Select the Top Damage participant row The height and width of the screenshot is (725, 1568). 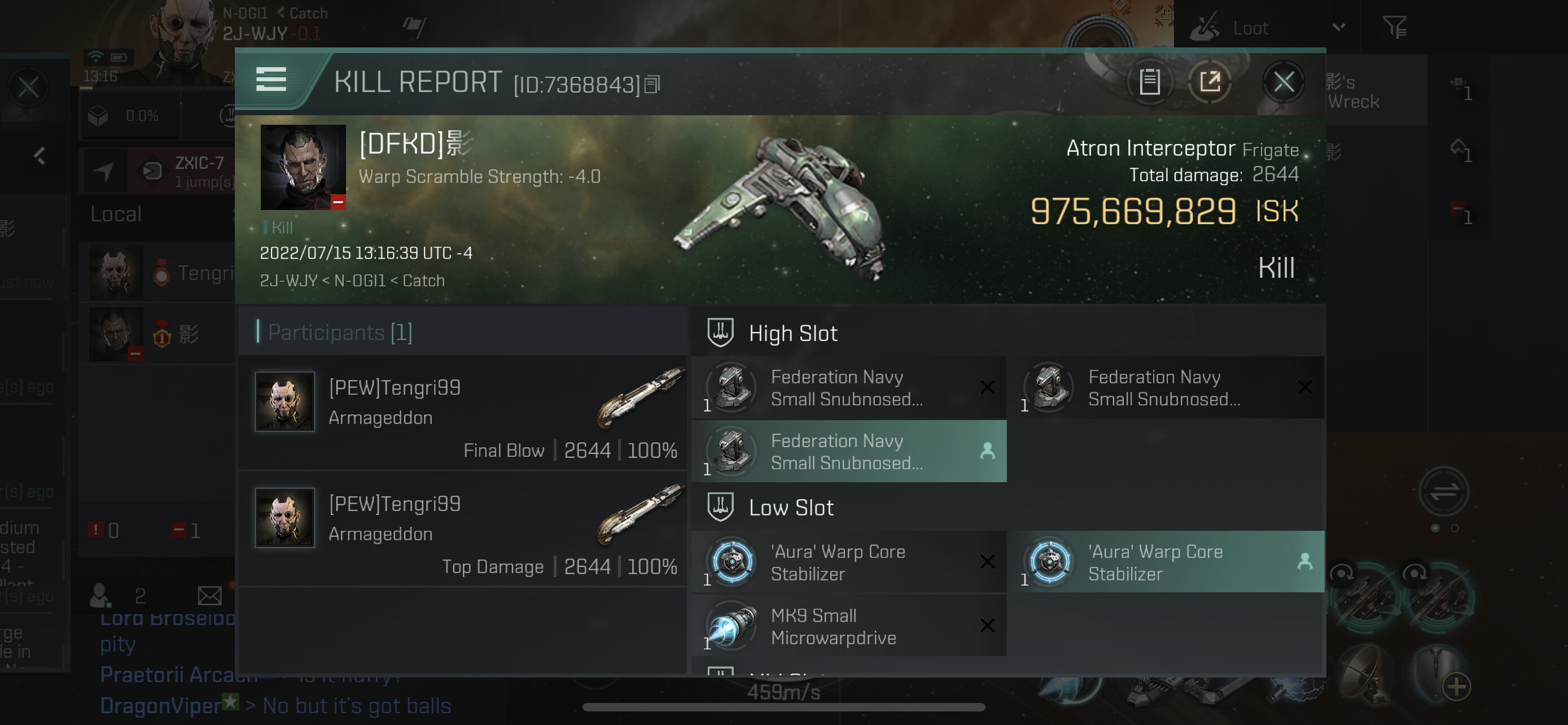point(463,529)
